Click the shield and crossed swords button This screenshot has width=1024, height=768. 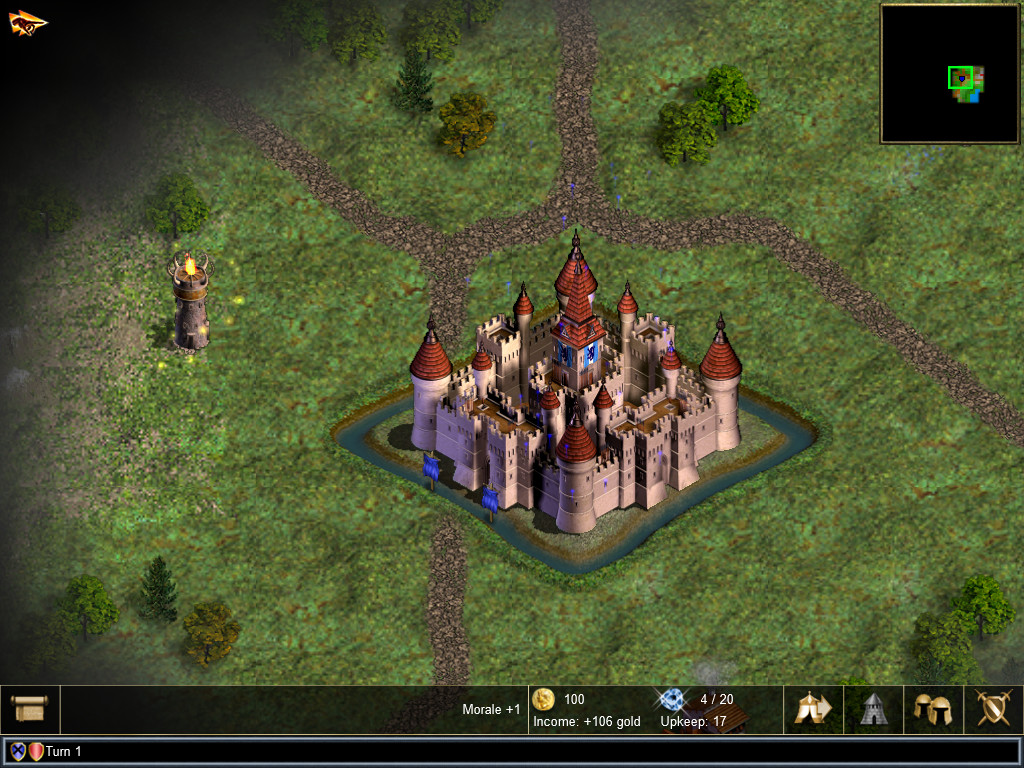pyautogui.click(x=993, y=709)
